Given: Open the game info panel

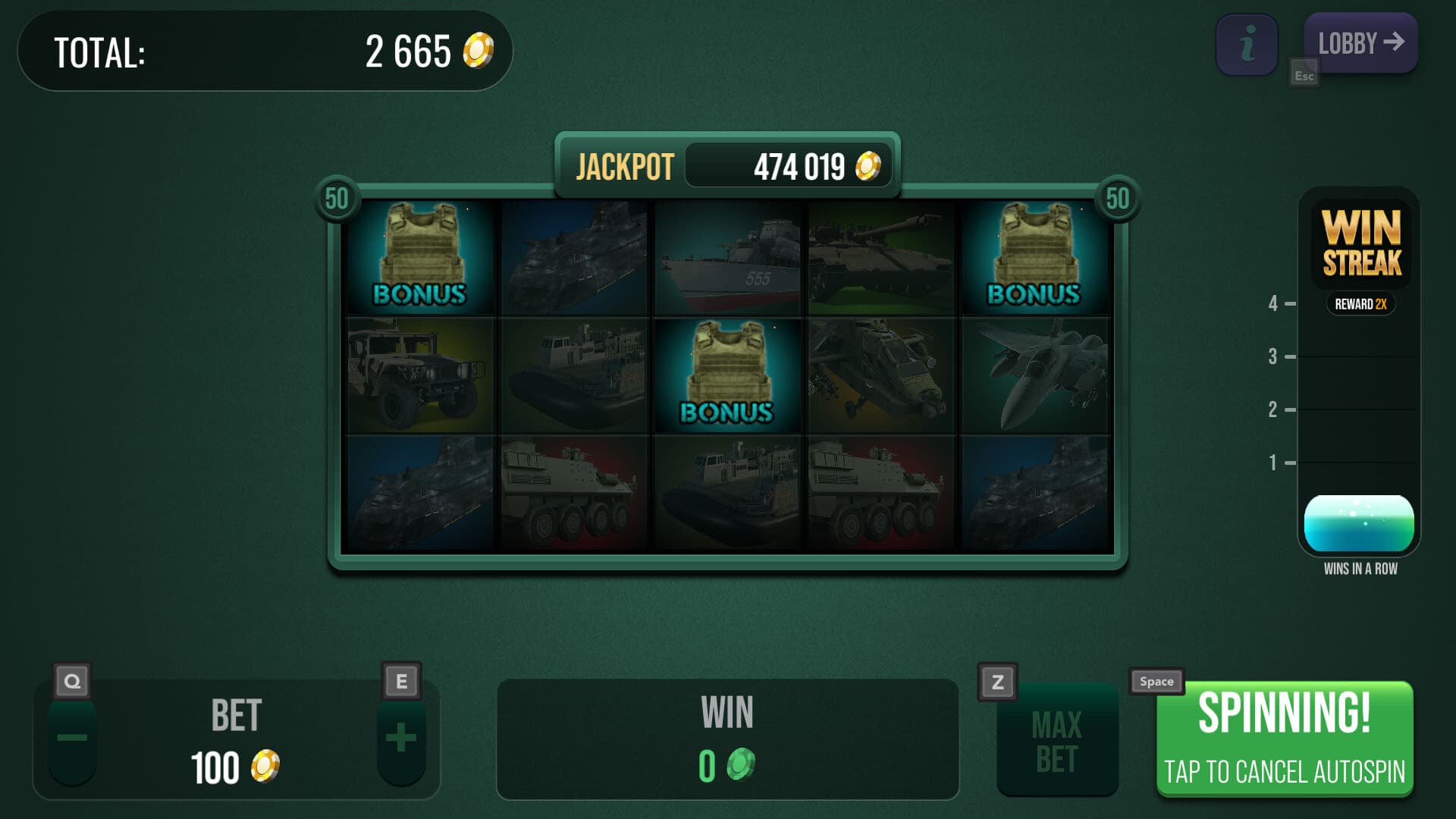Looking at the screenshot, I should coord(1246,43).
